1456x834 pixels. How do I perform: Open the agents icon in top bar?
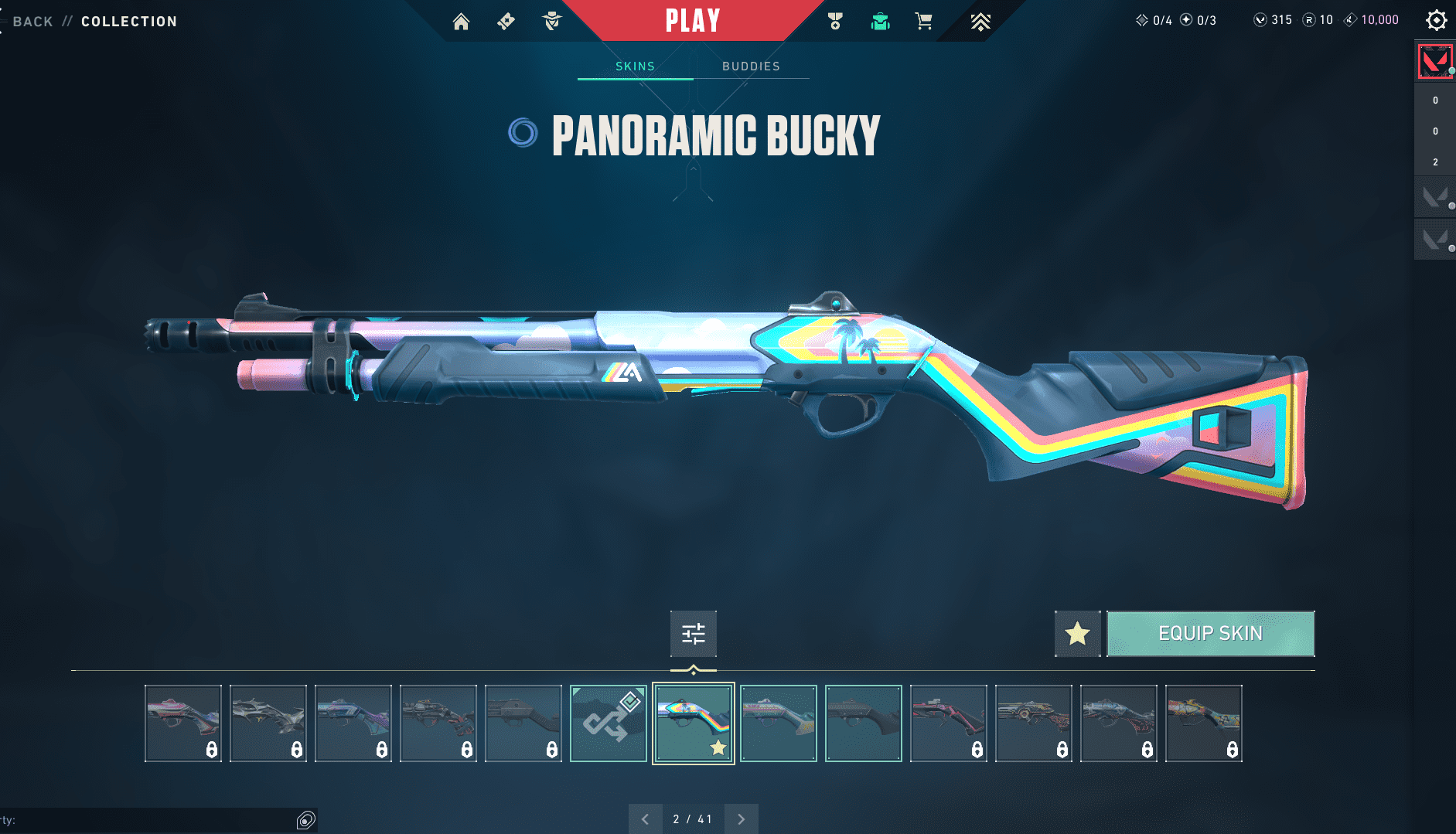(x=552, y=22)
